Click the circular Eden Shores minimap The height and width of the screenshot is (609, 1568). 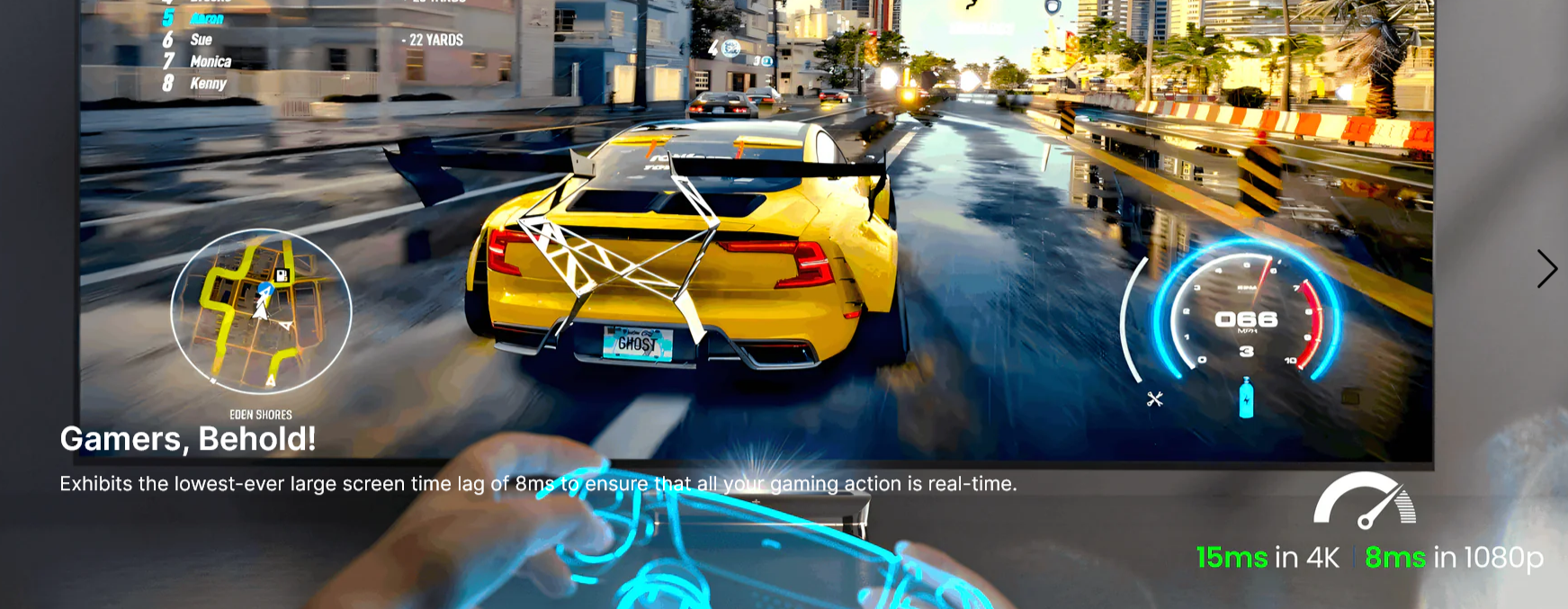pyautogui.click(x=261, y=311)
